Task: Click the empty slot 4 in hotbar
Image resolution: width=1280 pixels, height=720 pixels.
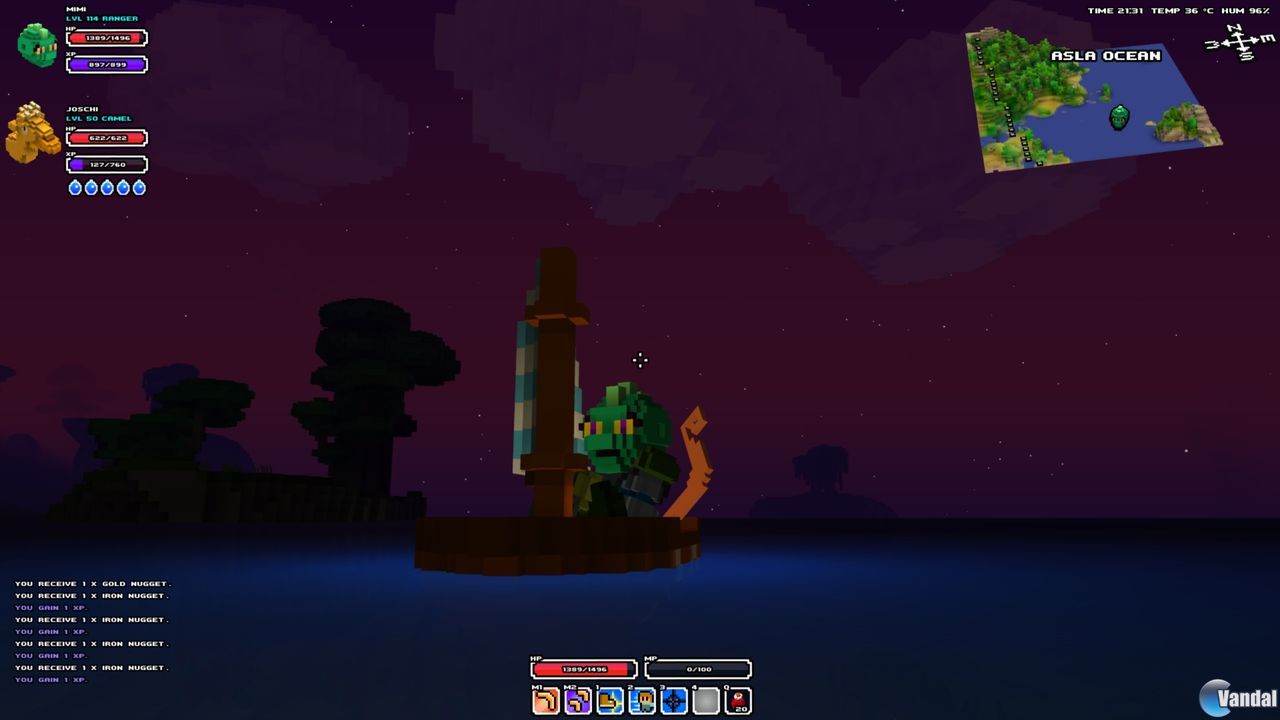Action: [704, 700]
